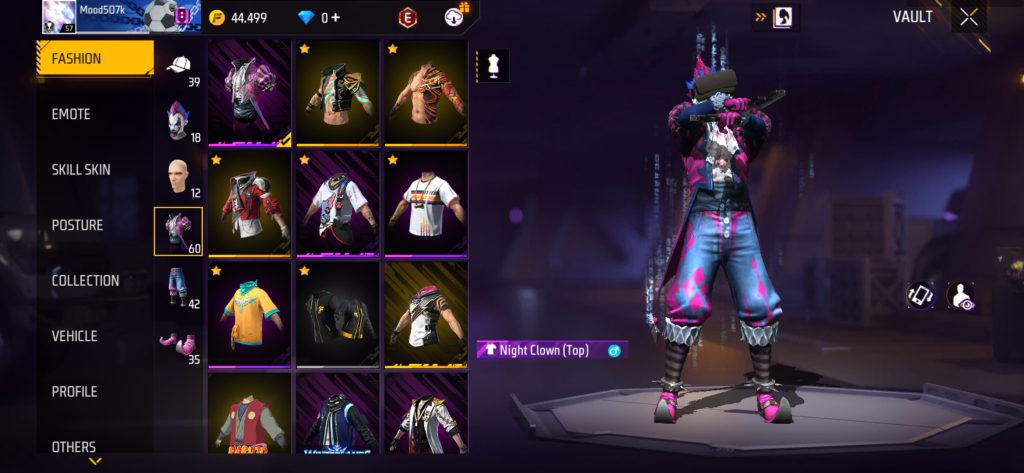Open the Profile section
This screenshot has width=1024, height=473.
coord(95,392)
